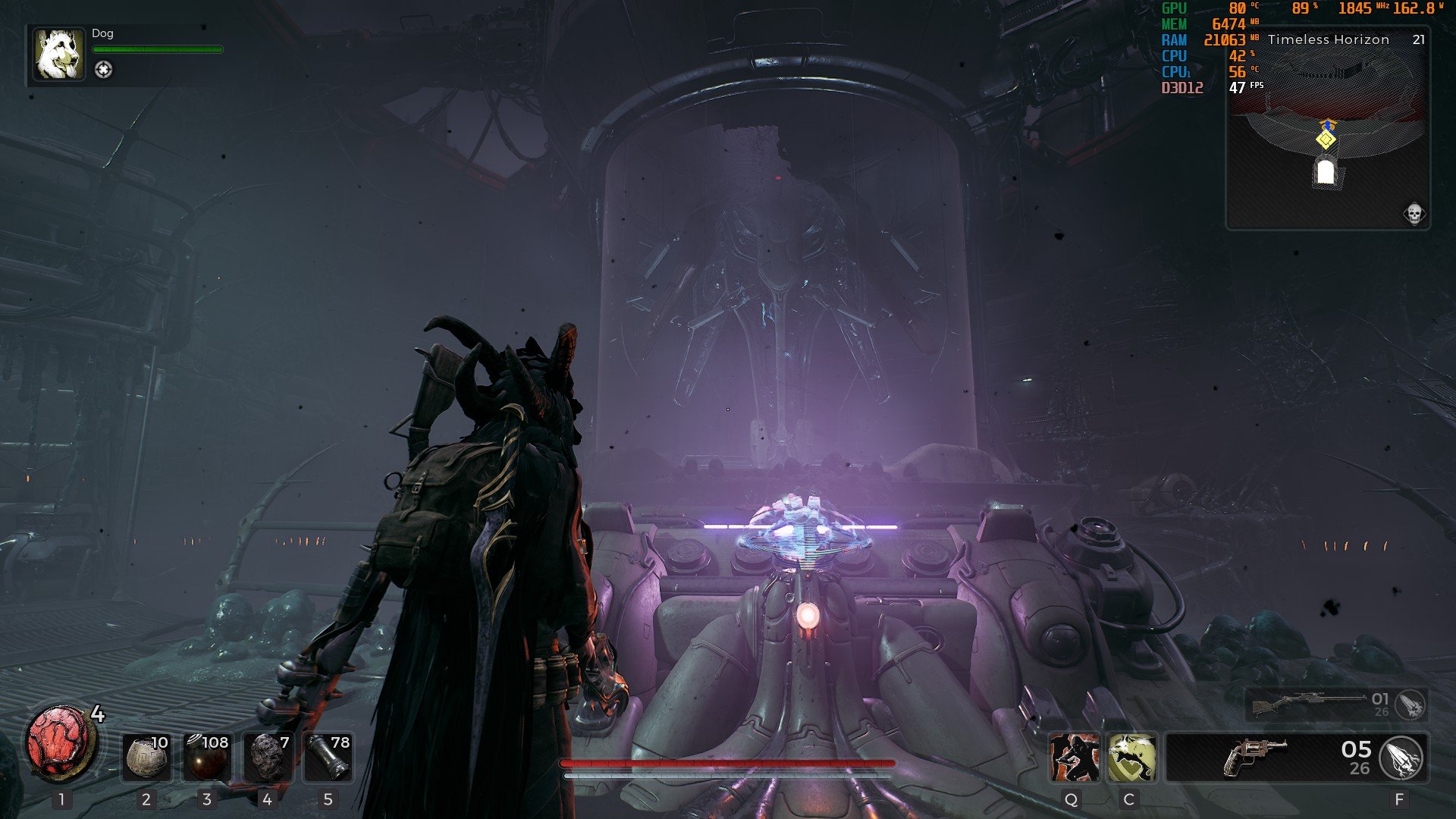
Task: Click the white doorway marker on the minimap
Action: pos(1325,171)
